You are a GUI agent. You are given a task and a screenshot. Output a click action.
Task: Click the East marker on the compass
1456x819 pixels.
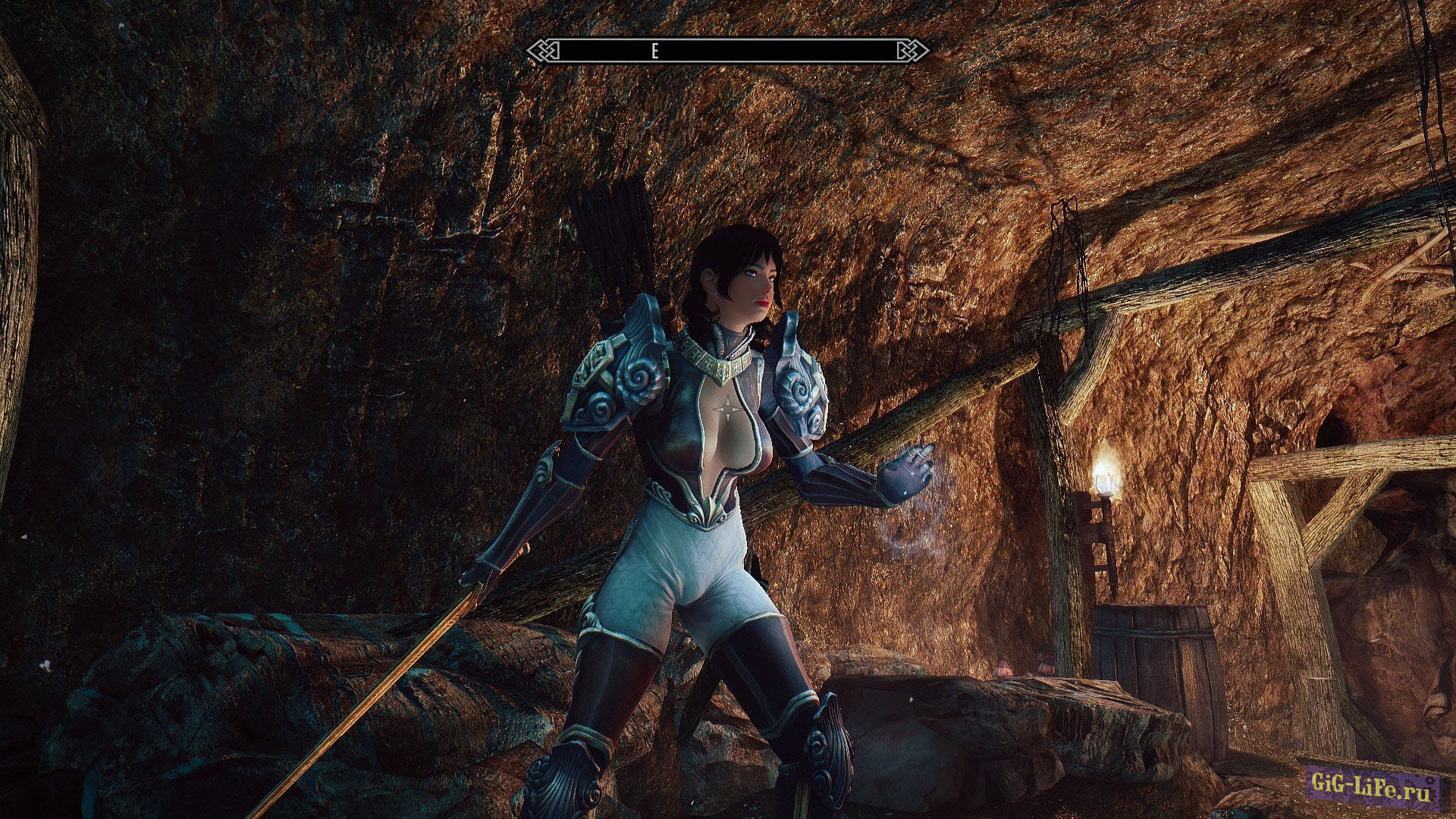(x=654, y=51)
